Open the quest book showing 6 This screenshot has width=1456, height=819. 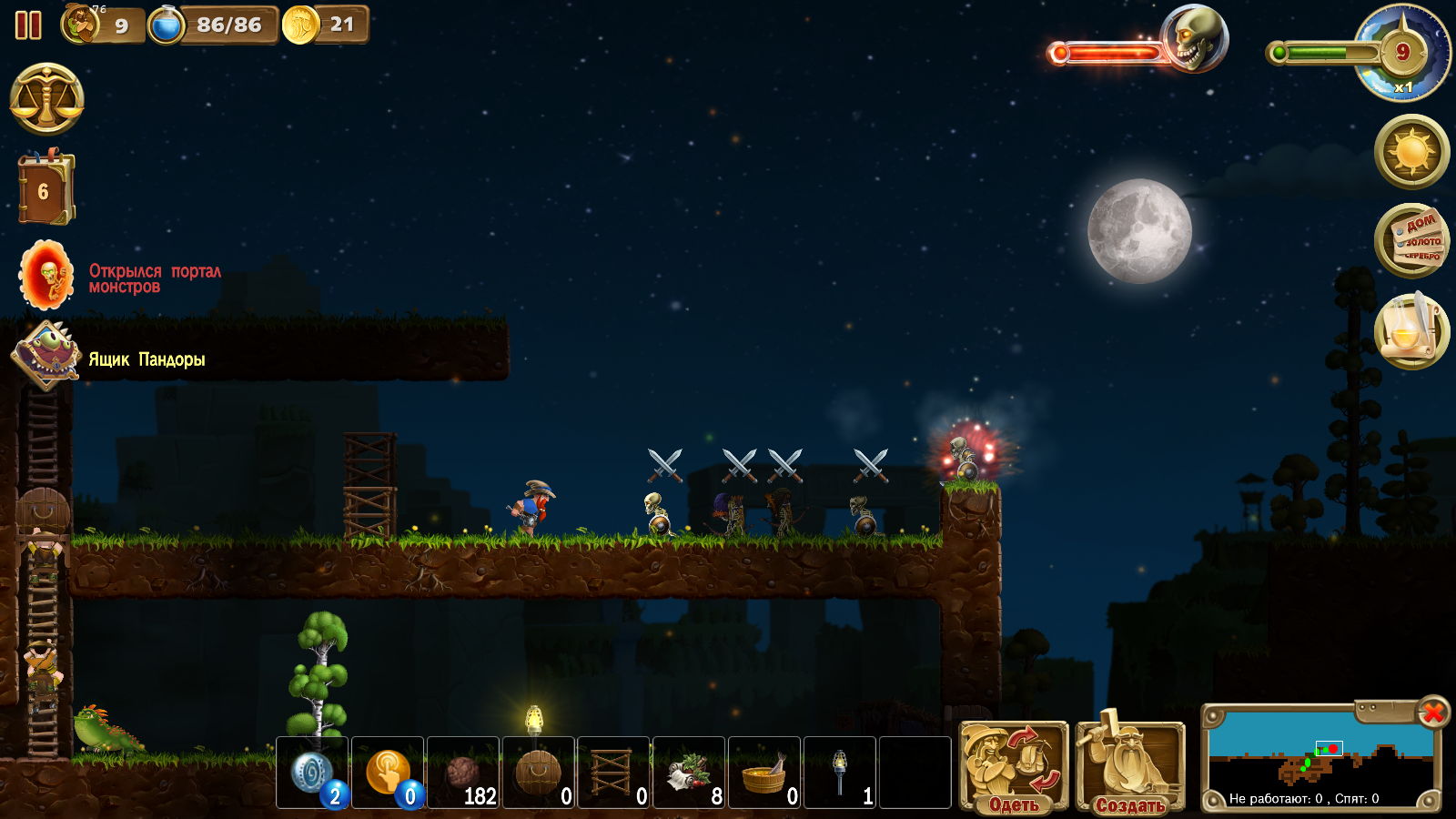click(x=45, y=189)
